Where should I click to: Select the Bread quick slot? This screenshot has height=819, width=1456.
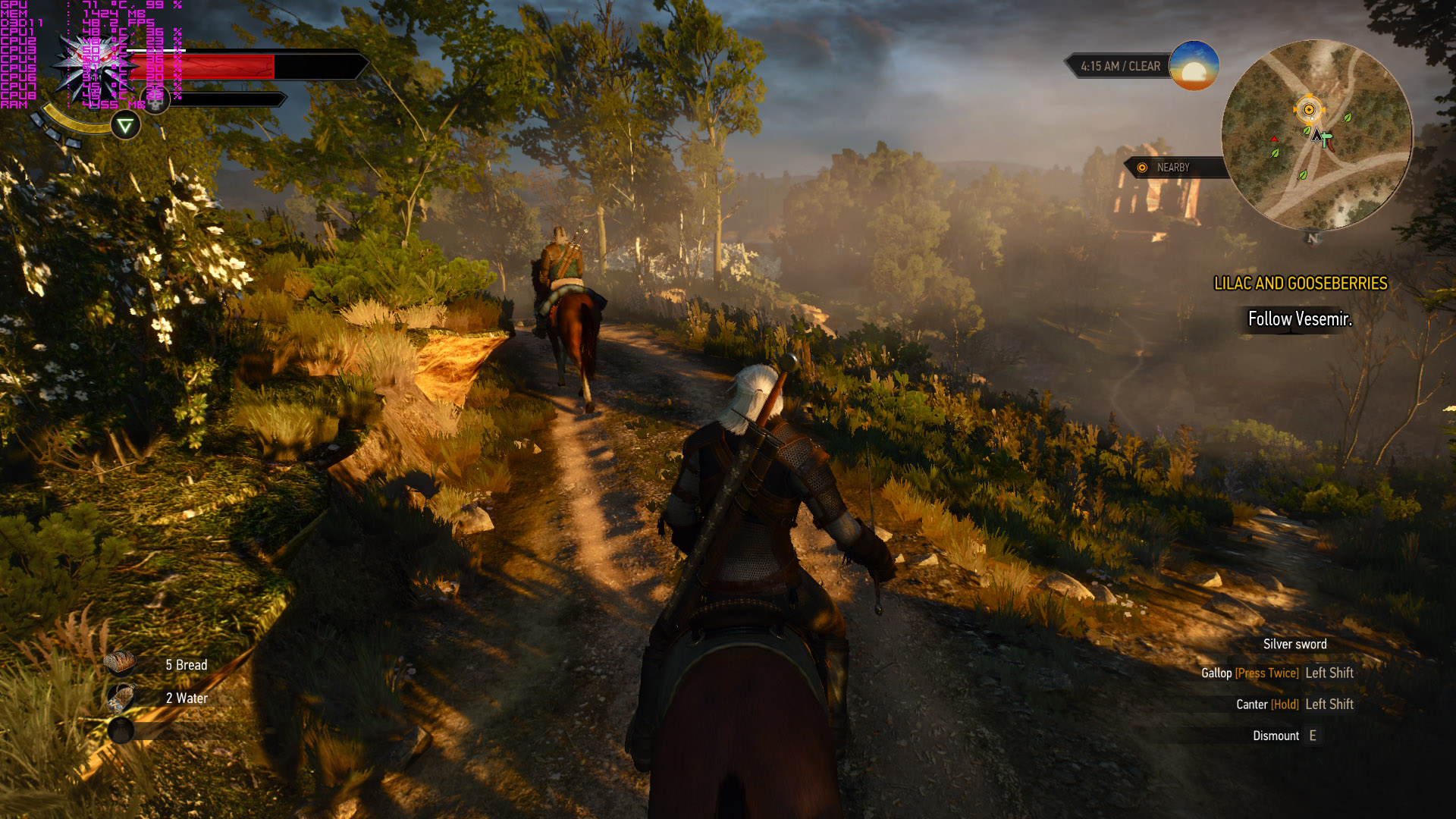pyautogui.click(x=121, y=664)
